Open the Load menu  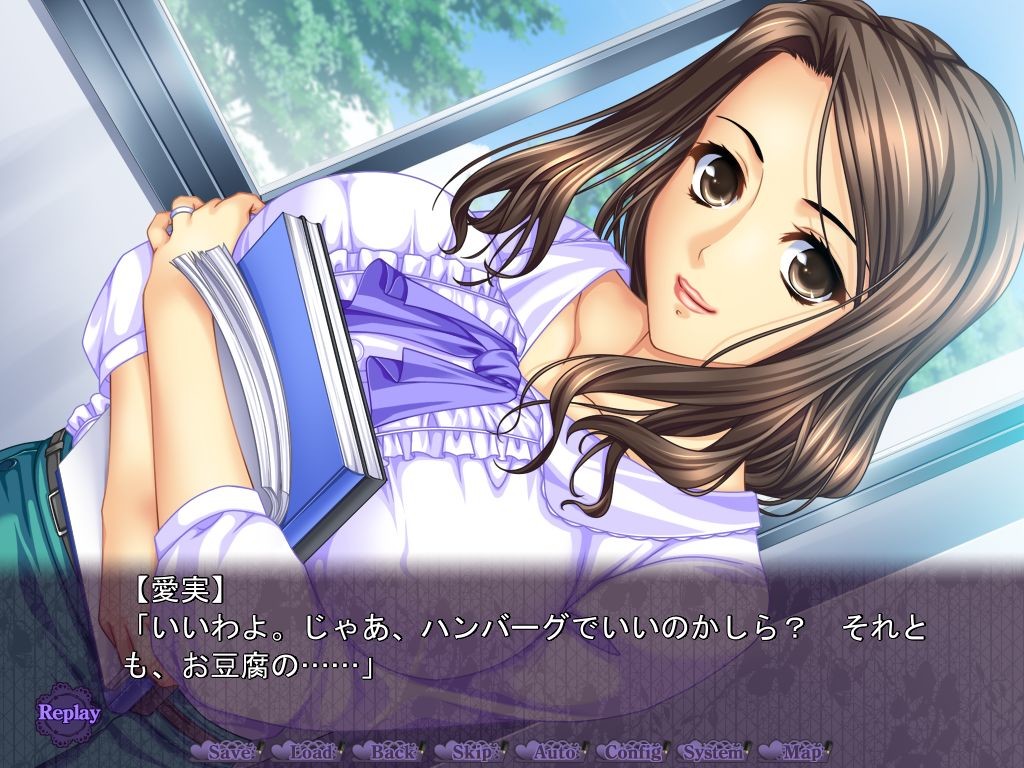tap(309, 751)
